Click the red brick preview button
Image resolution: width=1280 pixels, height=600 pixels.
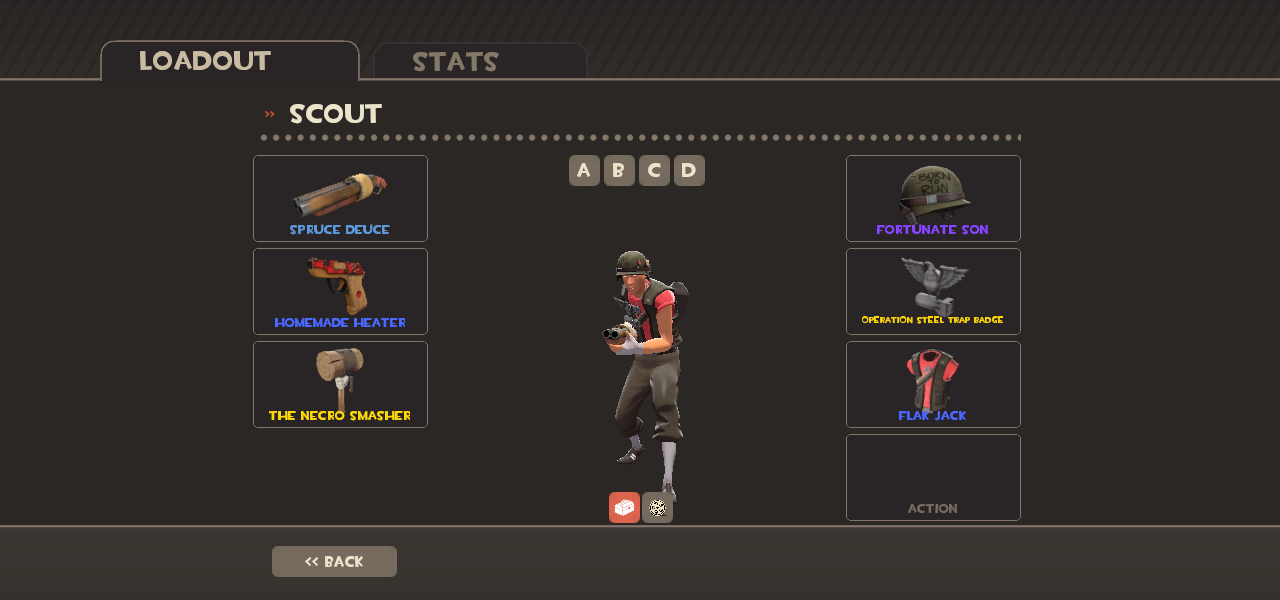click(x=624, y=507)
